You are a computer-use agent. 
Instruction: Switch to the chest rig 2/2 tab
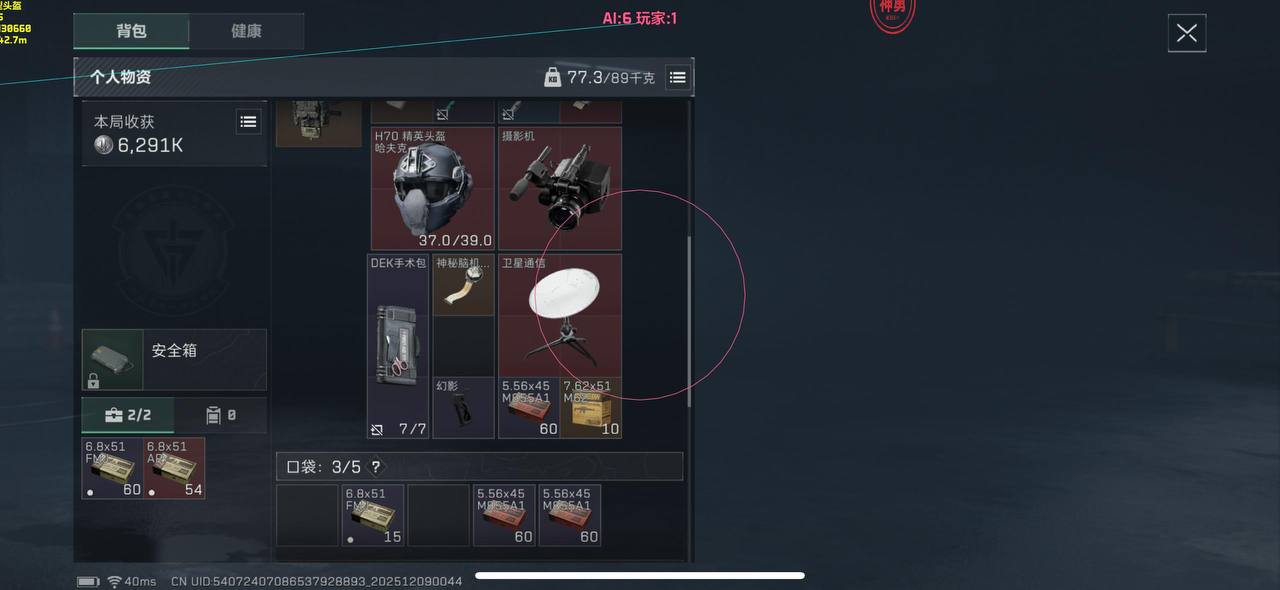pos(128,415)
